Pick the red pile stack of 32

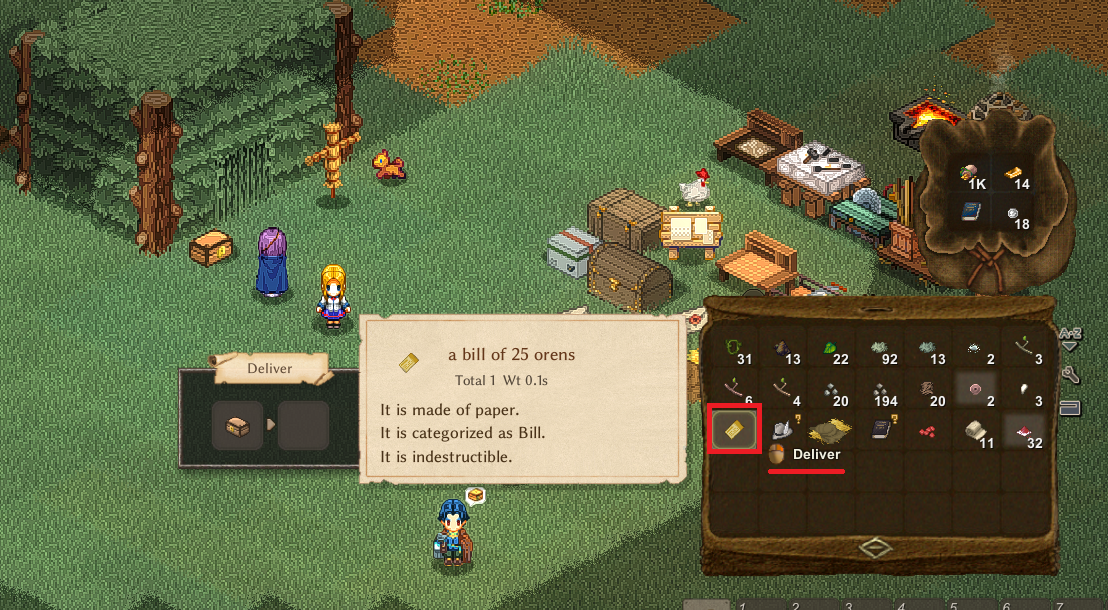pos(1025,429)
